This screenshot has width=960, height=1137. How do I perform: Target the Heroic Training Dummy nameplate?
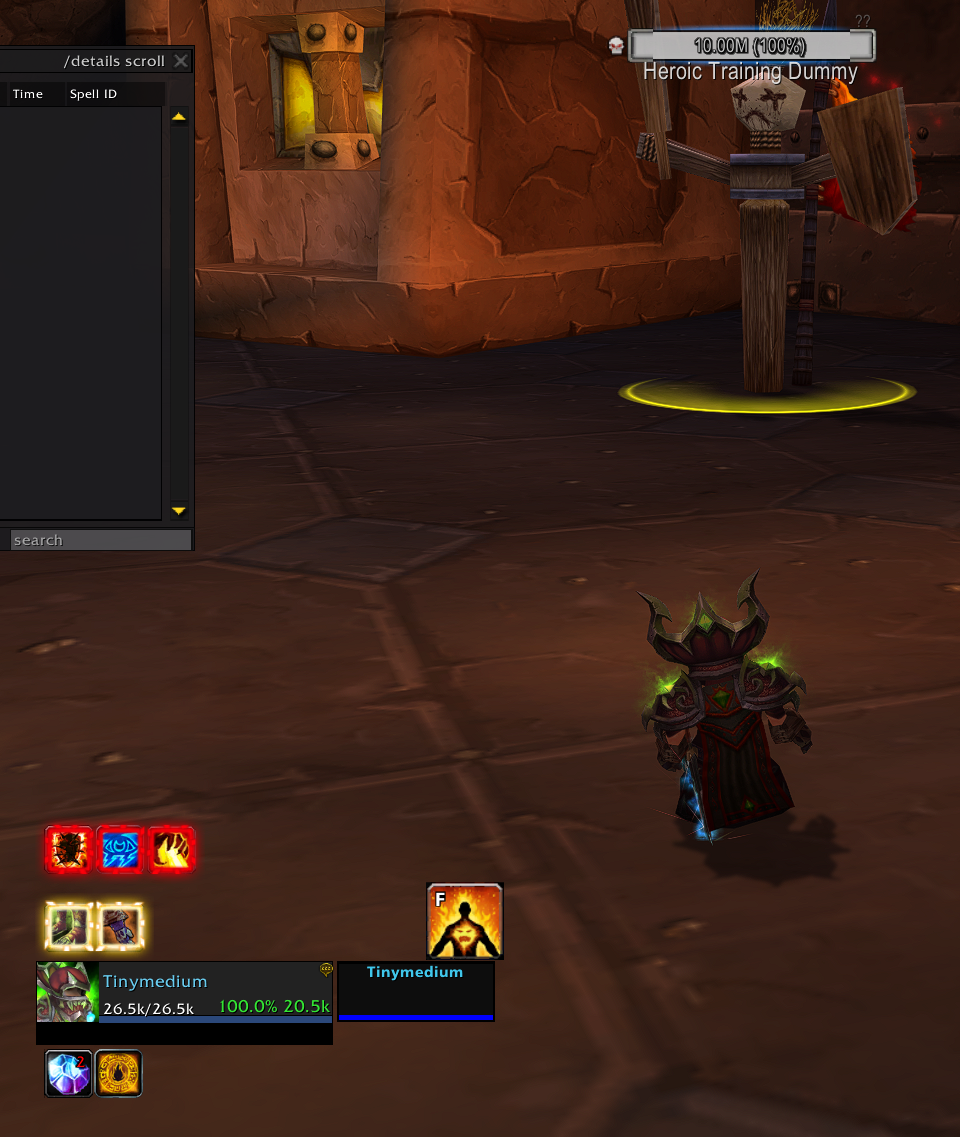751,46
